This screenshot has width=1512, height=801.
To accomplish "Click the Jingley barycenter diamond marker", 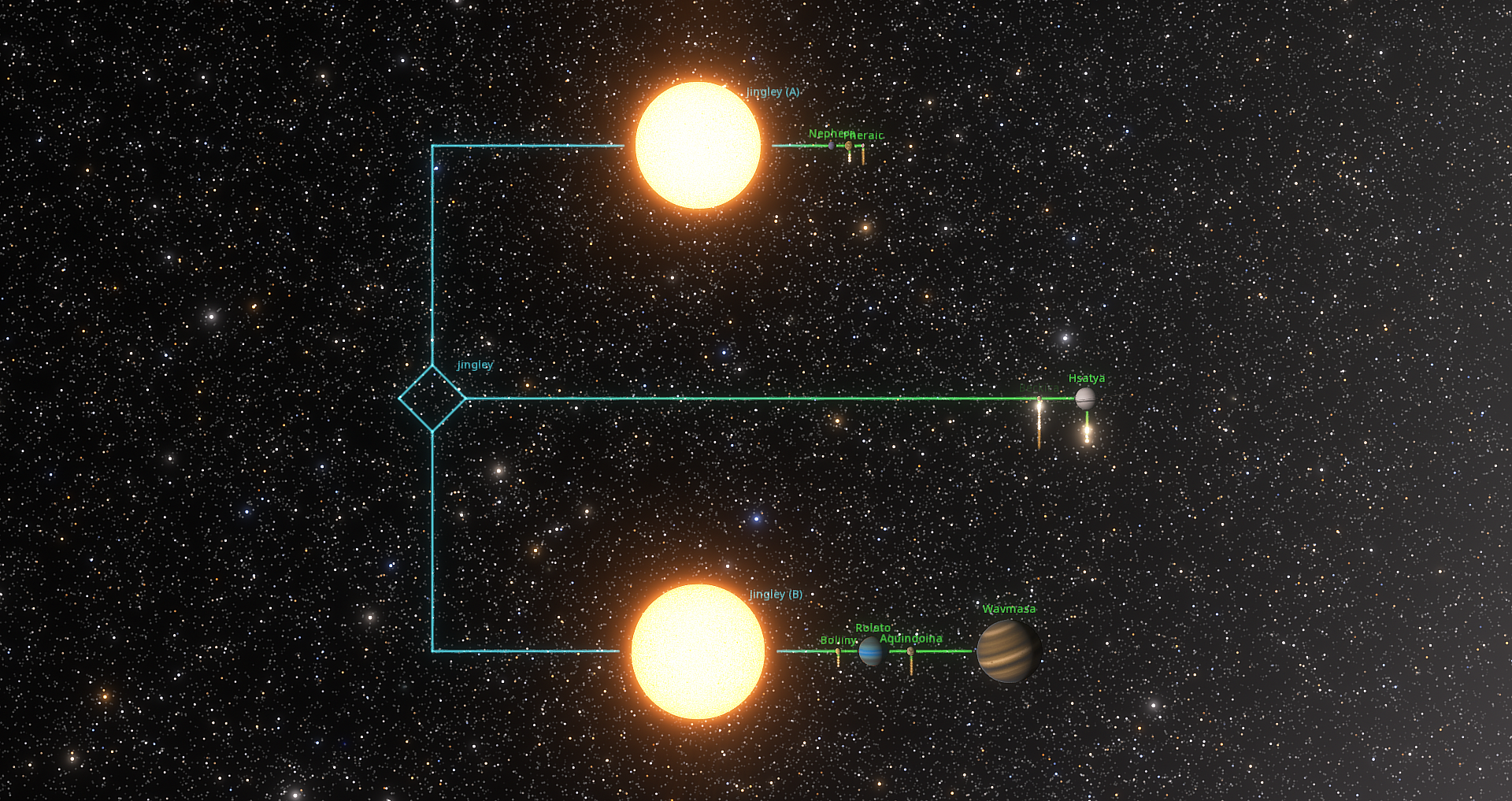I will tap(432, 399).
